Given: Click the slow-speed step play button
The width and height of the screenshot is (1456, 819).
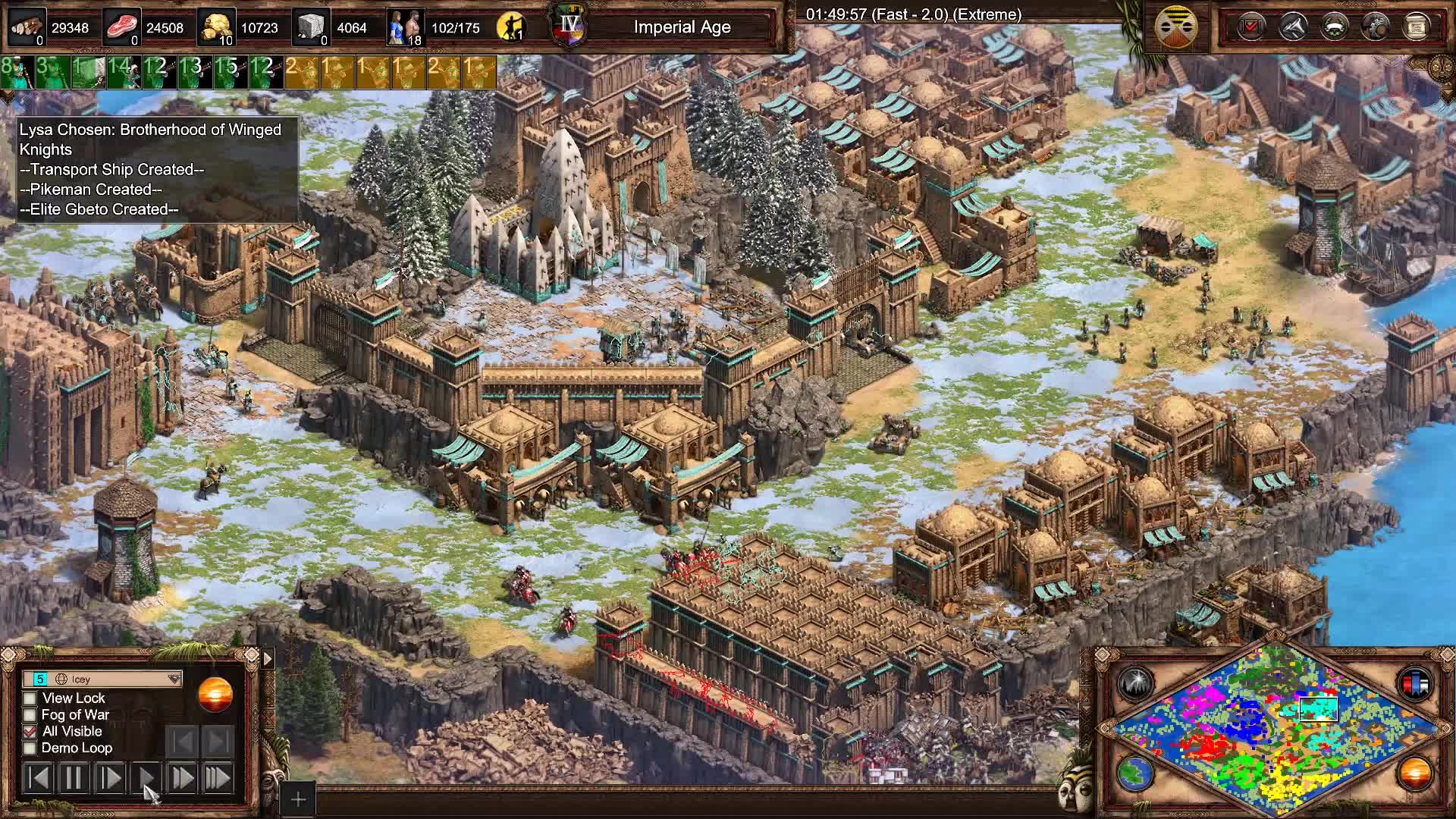Looking at the screenshot, I should click(110, 778).
